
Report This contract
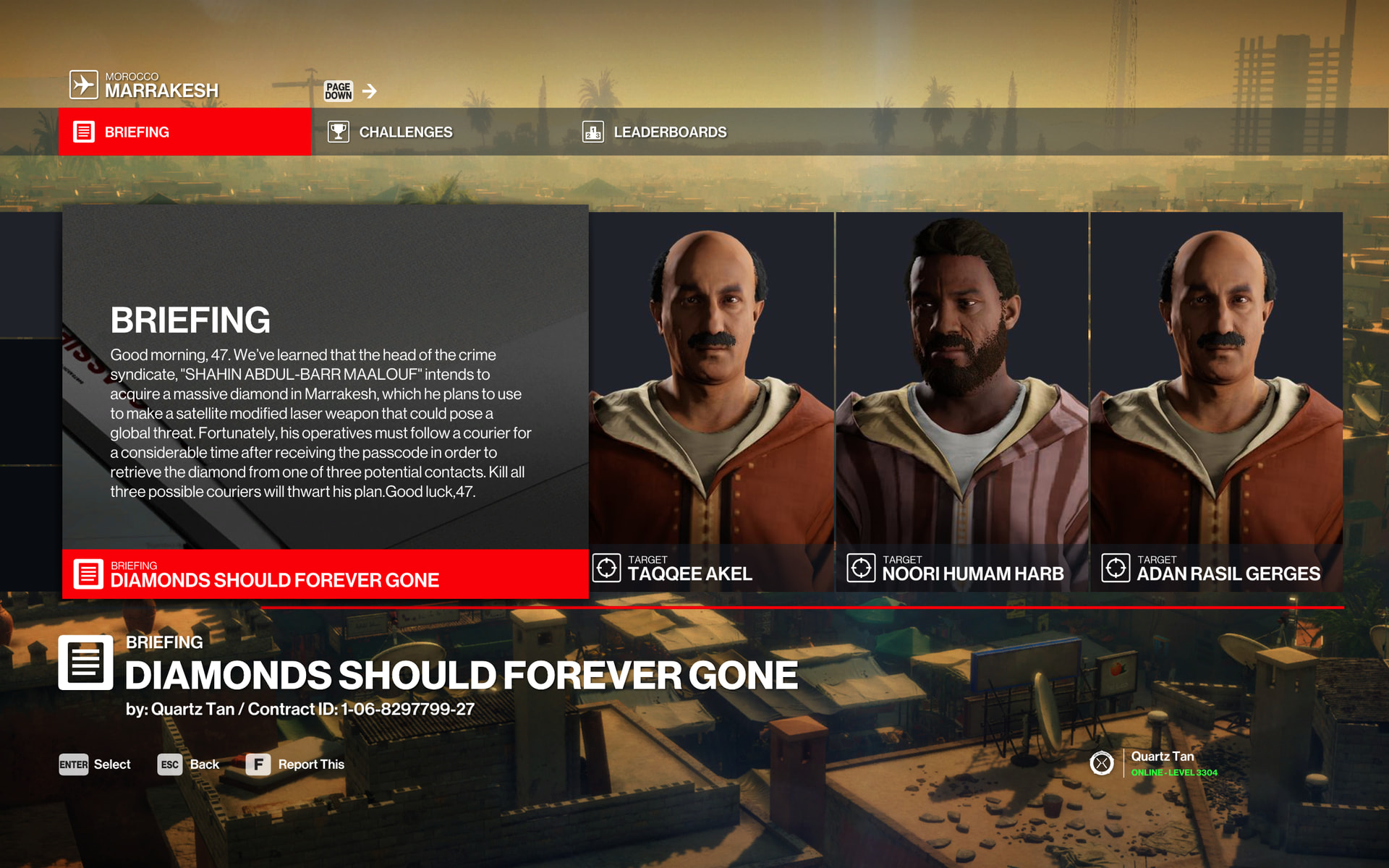click(x=296, y=765)
